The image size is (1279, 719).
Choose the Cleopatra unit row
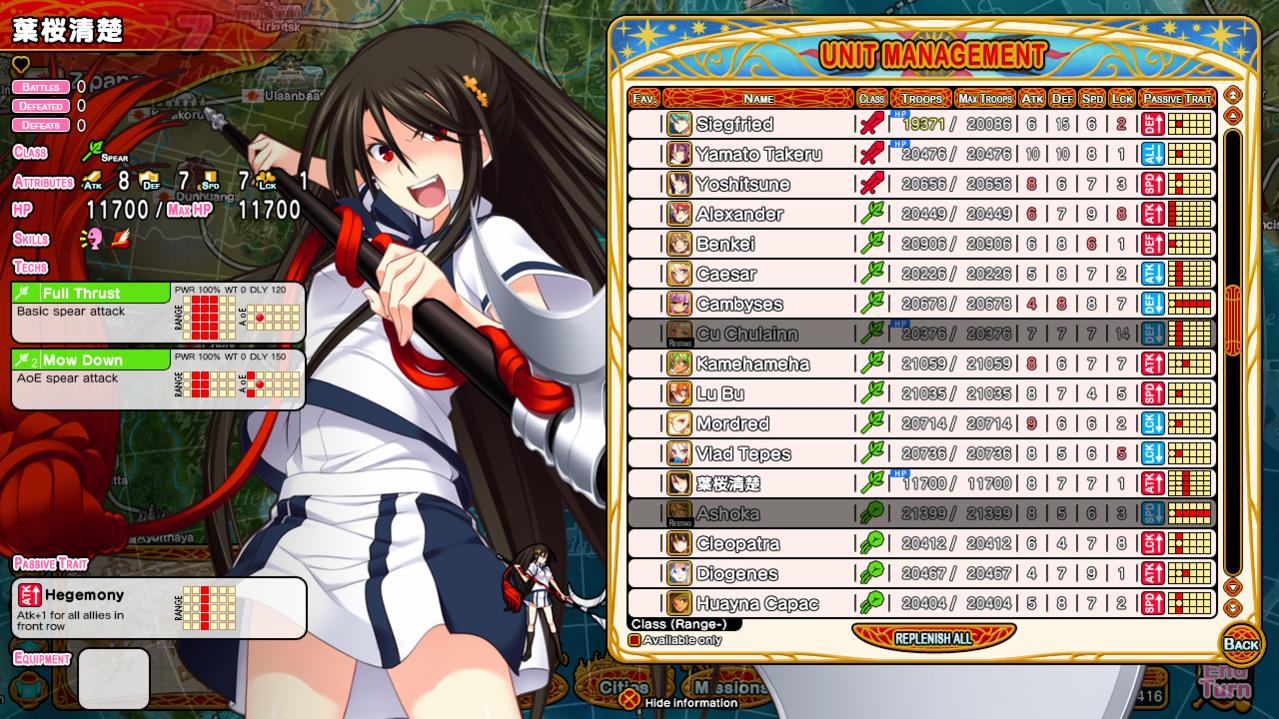tap(737, 544)
